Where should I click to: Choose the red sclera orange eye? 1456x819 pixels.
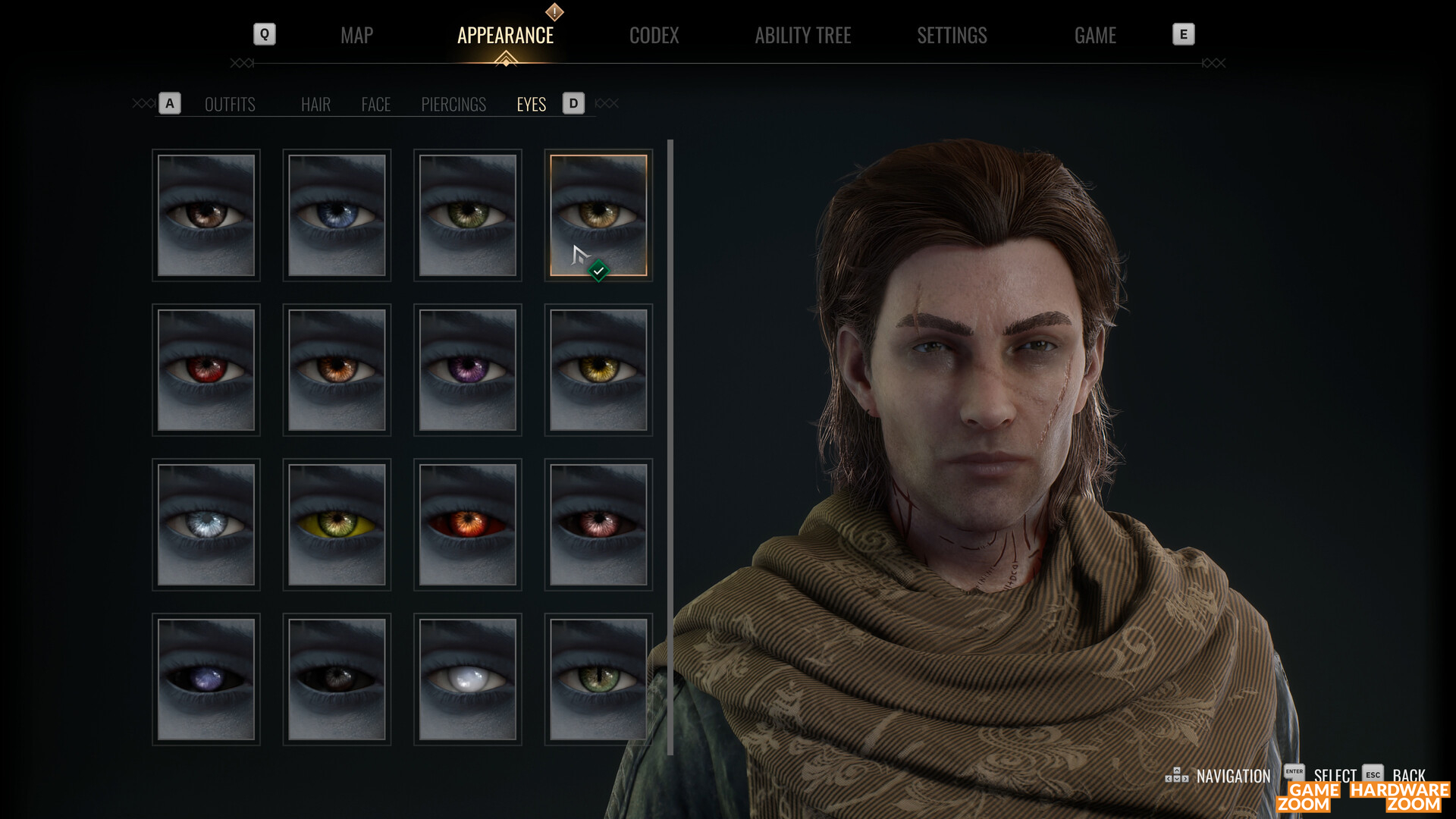(x=468, y=525)
